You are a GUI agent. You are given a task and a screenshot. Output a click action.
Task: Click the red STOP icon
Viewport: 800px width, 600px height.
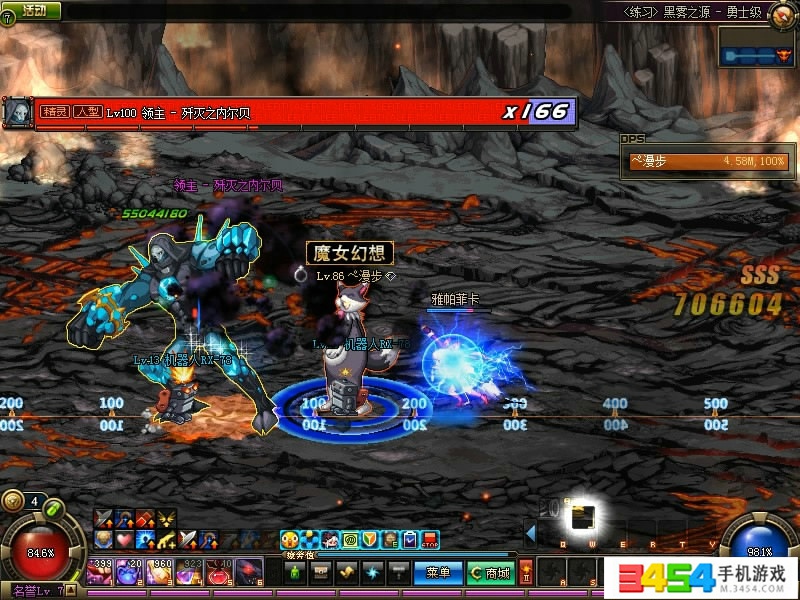pos(430,540)
